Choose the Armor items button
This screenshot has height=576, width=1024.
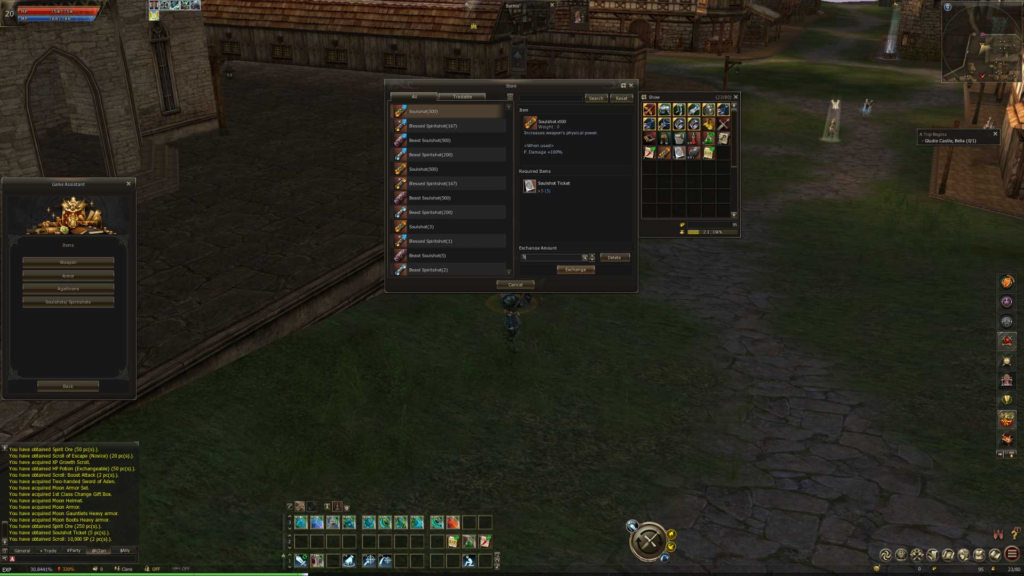68,275
